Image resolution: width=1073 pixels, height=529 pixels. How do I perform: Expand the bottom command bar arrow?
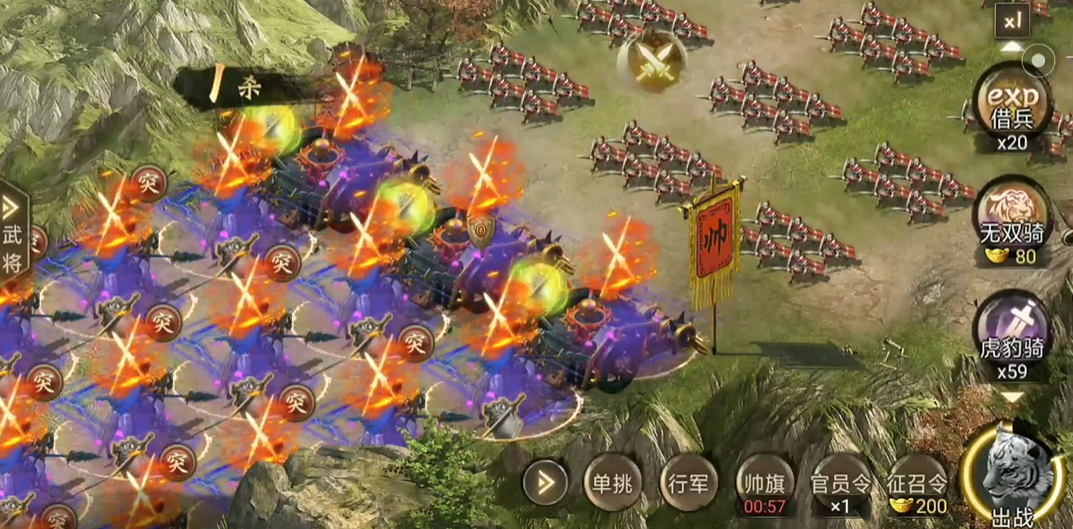click(x=546, y=485)
